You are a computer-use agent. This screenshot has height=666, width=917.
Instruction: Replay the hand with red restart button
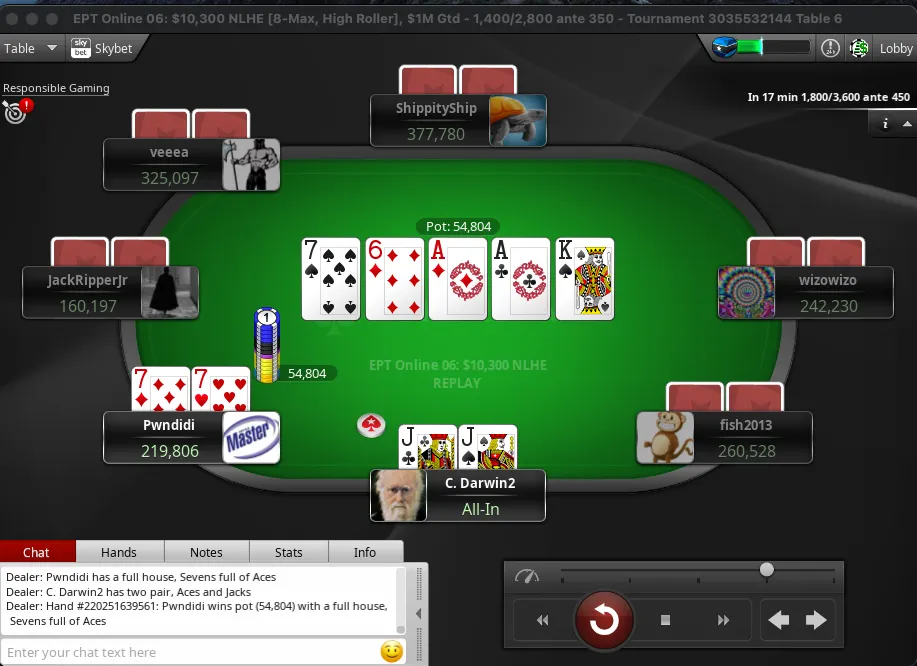(604, 620)
